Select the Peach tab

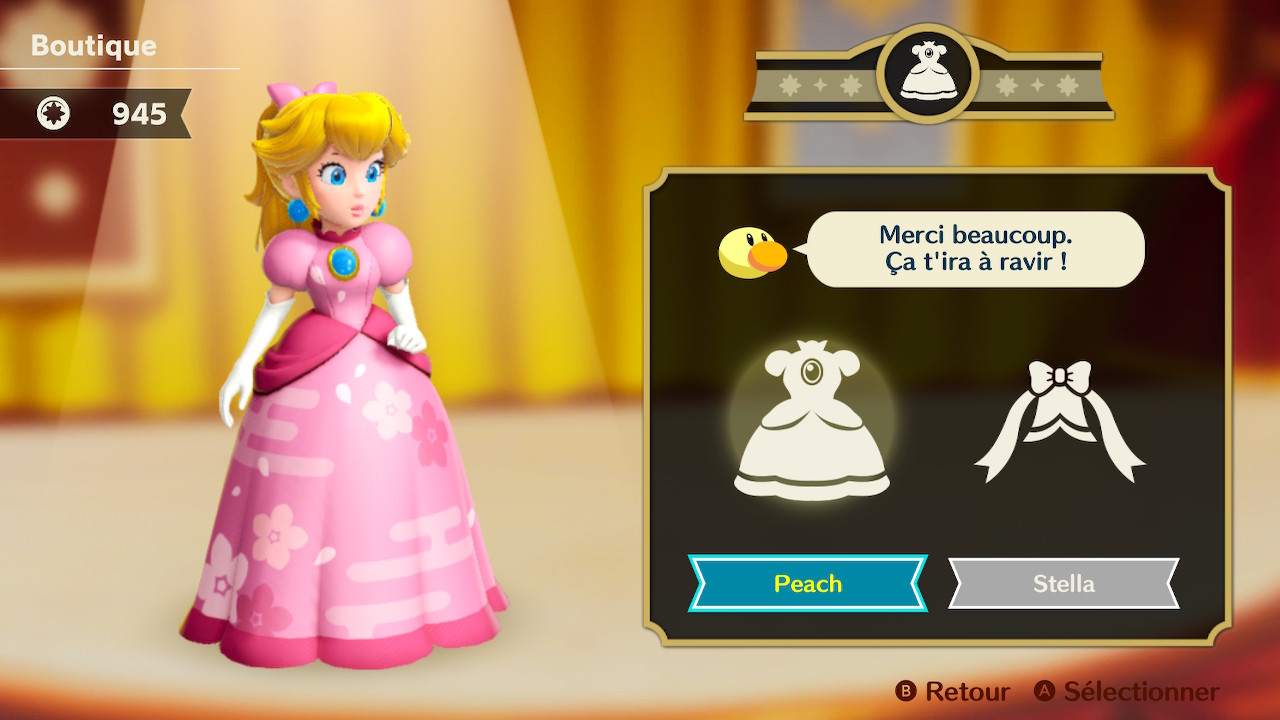click(x=807, y=583)
